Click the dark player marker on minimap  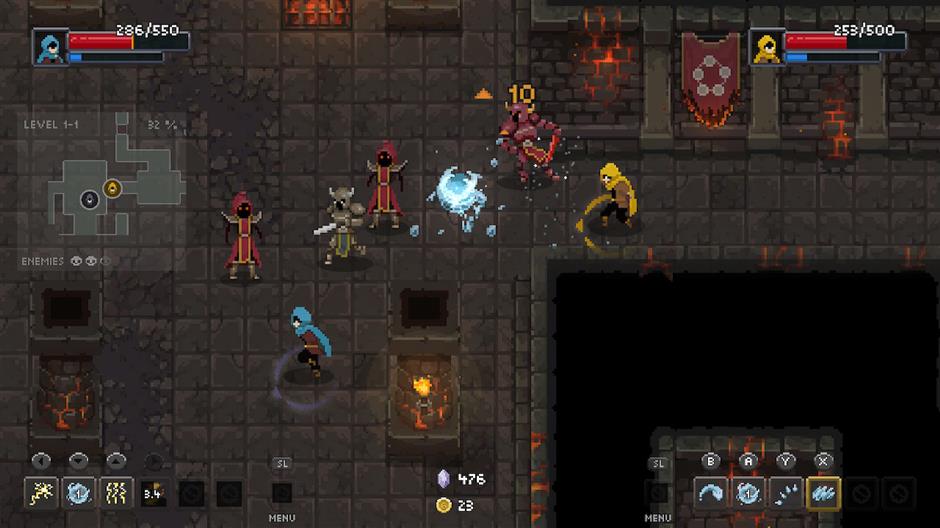(x=89, y=198)
